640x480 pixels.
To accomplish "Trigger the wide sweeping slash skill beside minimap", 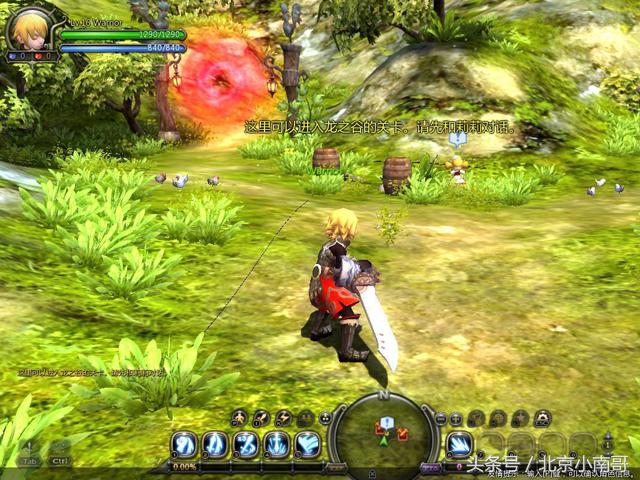I will tap(308, 444).
